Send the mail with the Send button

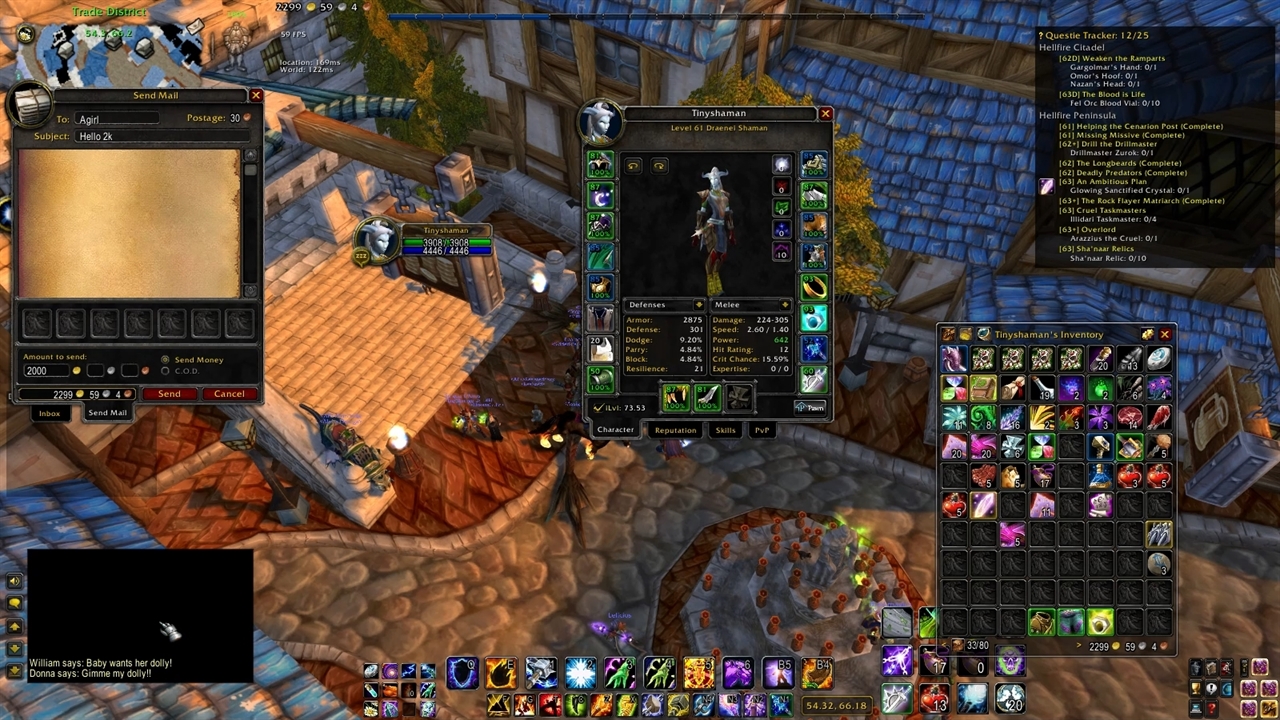click(169, 394)
